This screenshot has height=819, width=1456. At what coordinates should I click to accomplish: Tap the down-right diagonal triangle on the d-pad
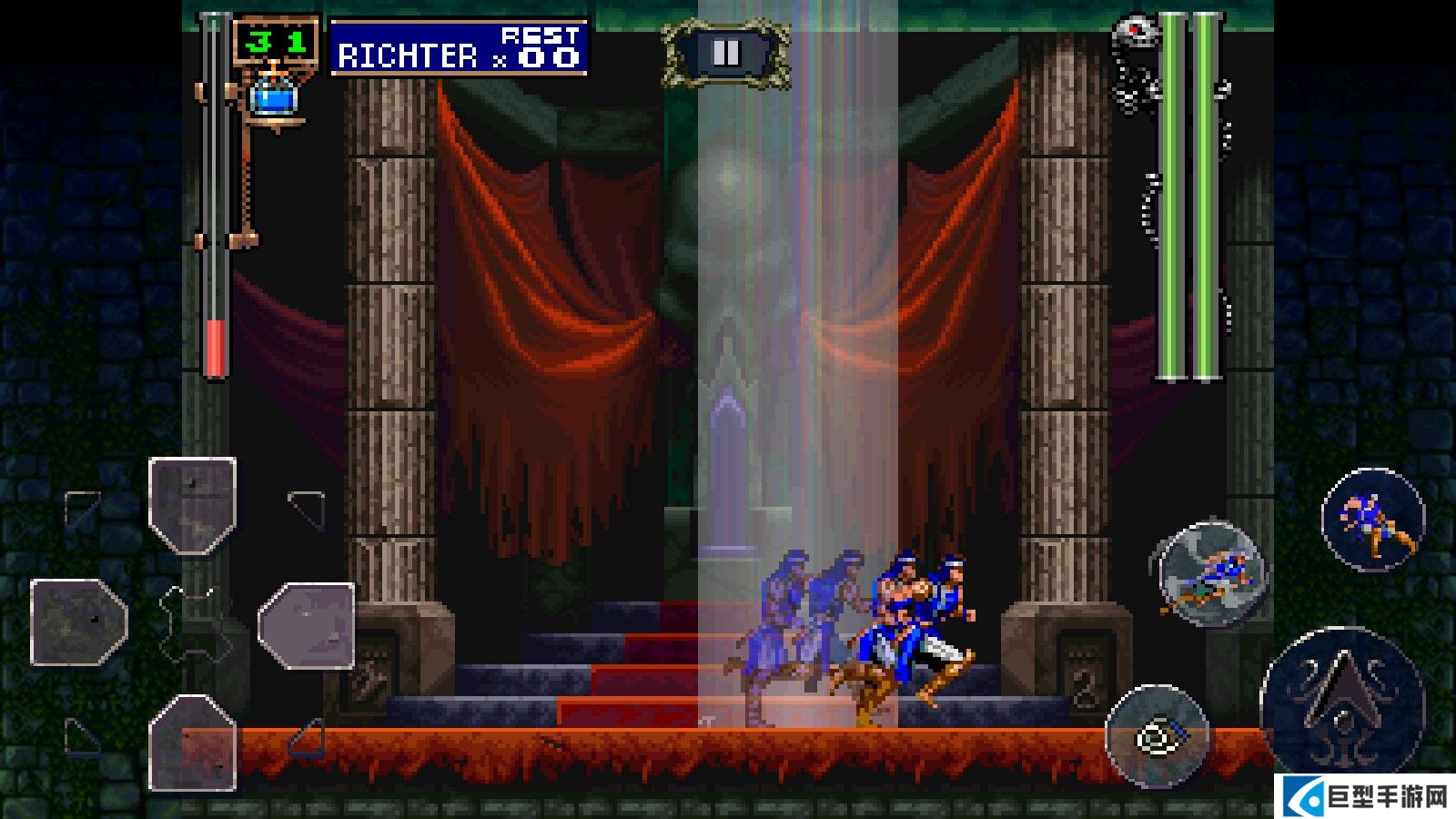(x=308, y=738)
